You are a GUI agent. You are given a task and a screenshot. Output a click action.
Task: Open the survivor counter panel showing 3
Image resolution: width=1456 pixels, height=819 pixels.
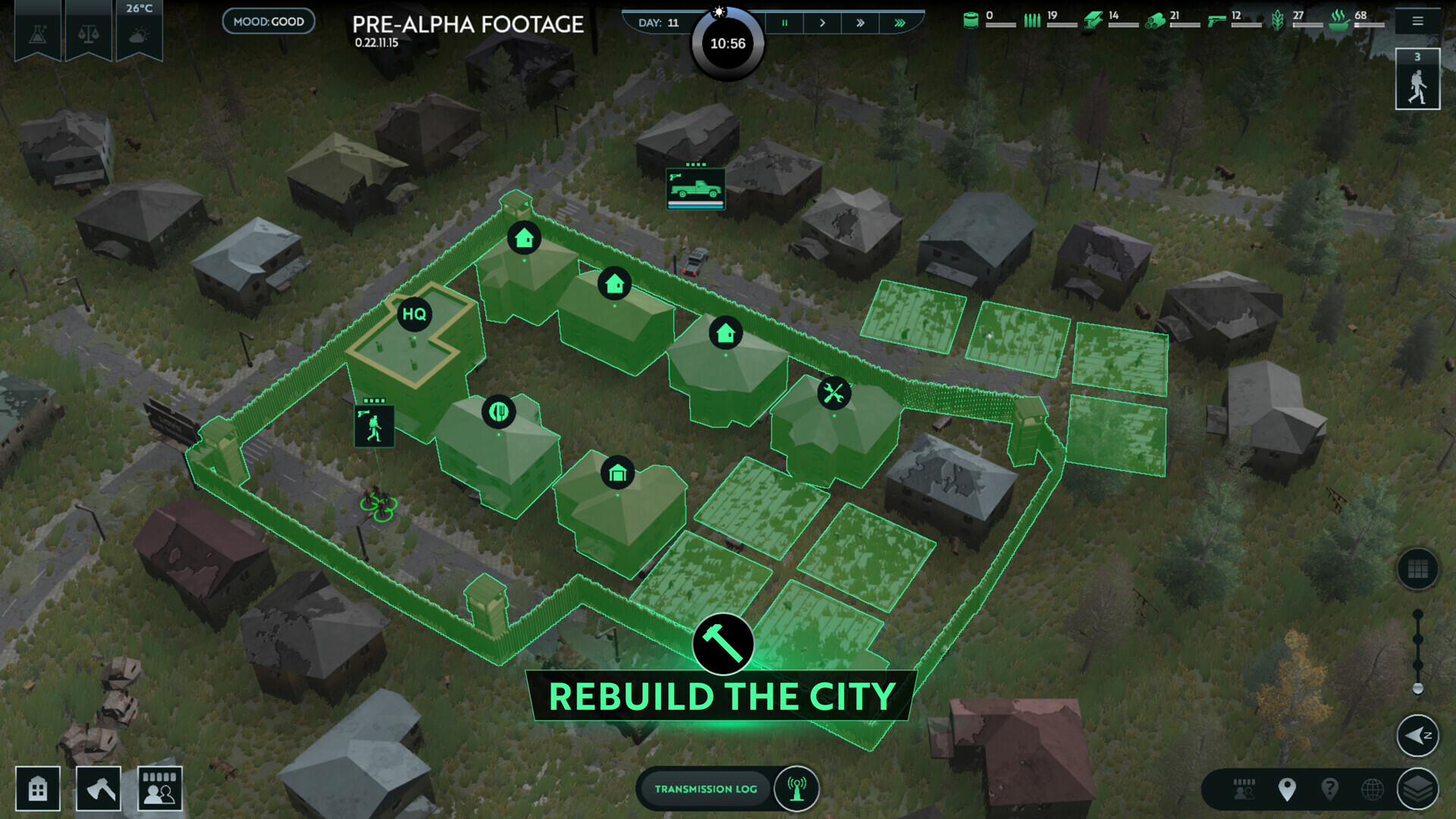1417,78
